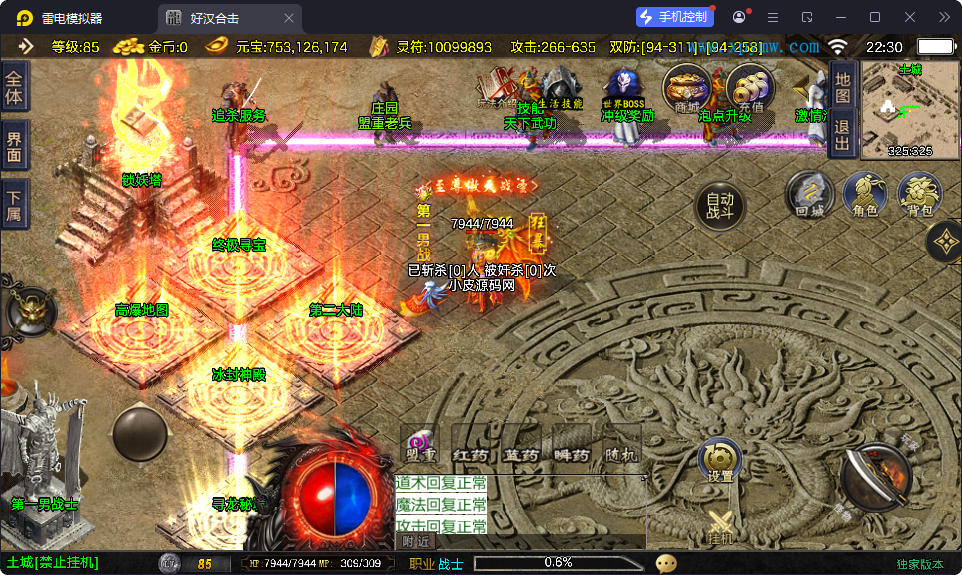The height and width of the screenshot is (575, 962).
Task: Toggle the 自动战斗 auto-battle button
Action: [720, 204]
